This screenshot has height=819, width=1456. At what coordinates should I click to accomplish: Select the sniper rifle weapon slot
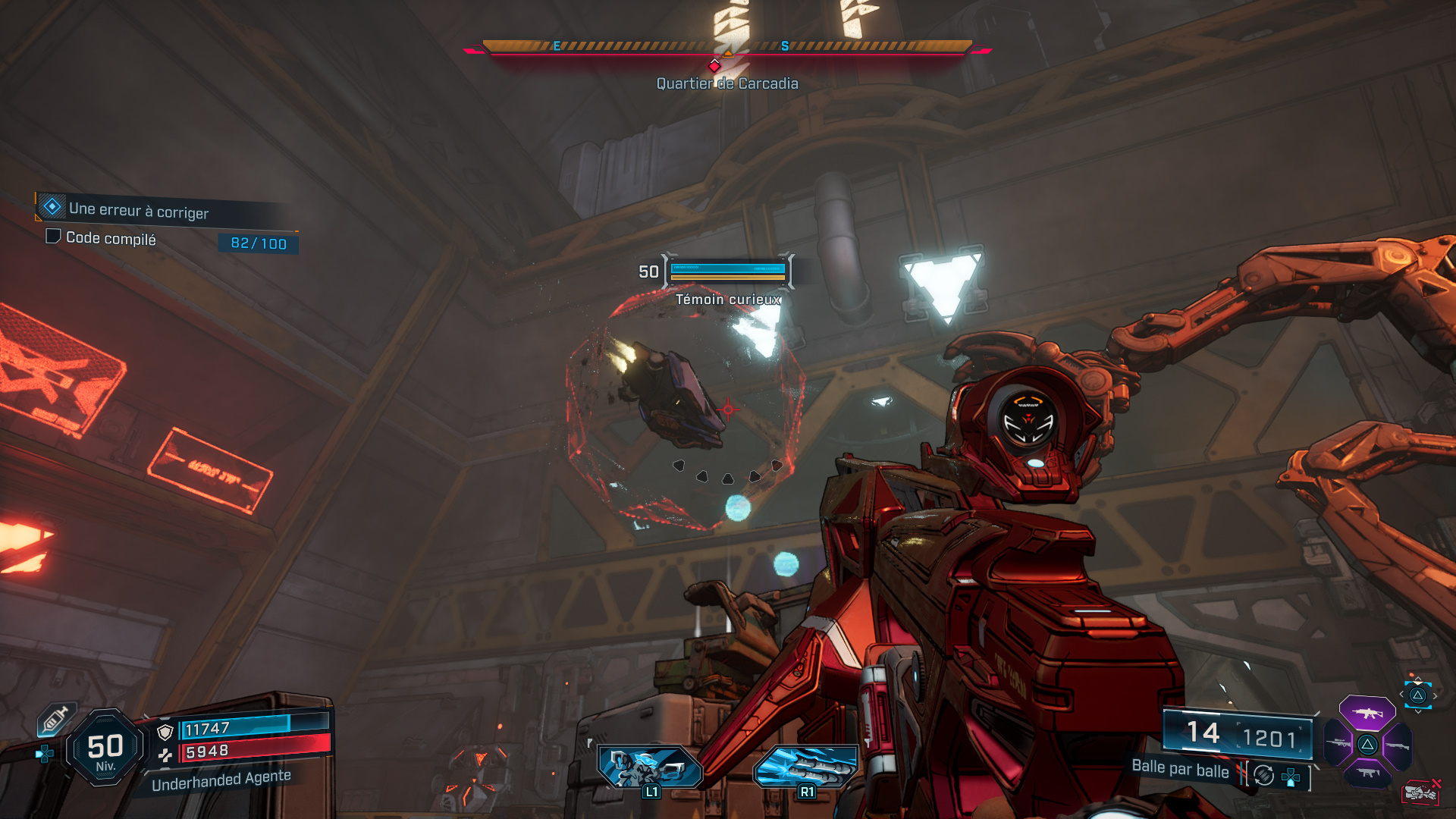(x=1339, y=742)
